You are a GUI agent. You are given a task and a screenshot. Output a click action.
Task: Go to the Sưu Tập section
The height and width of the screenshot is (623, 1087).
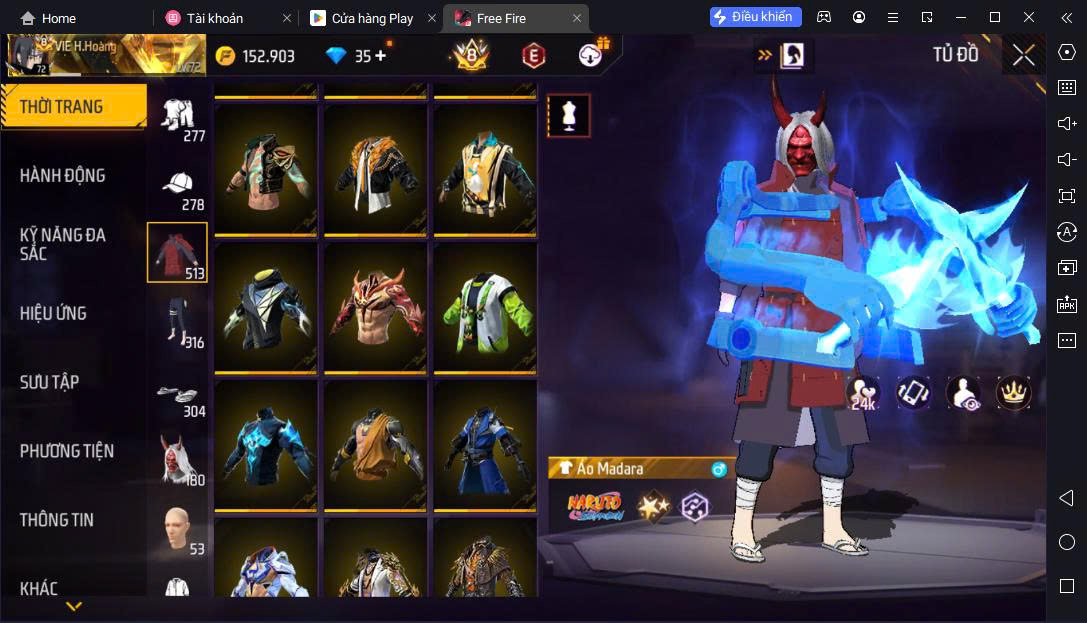[49, 382]
